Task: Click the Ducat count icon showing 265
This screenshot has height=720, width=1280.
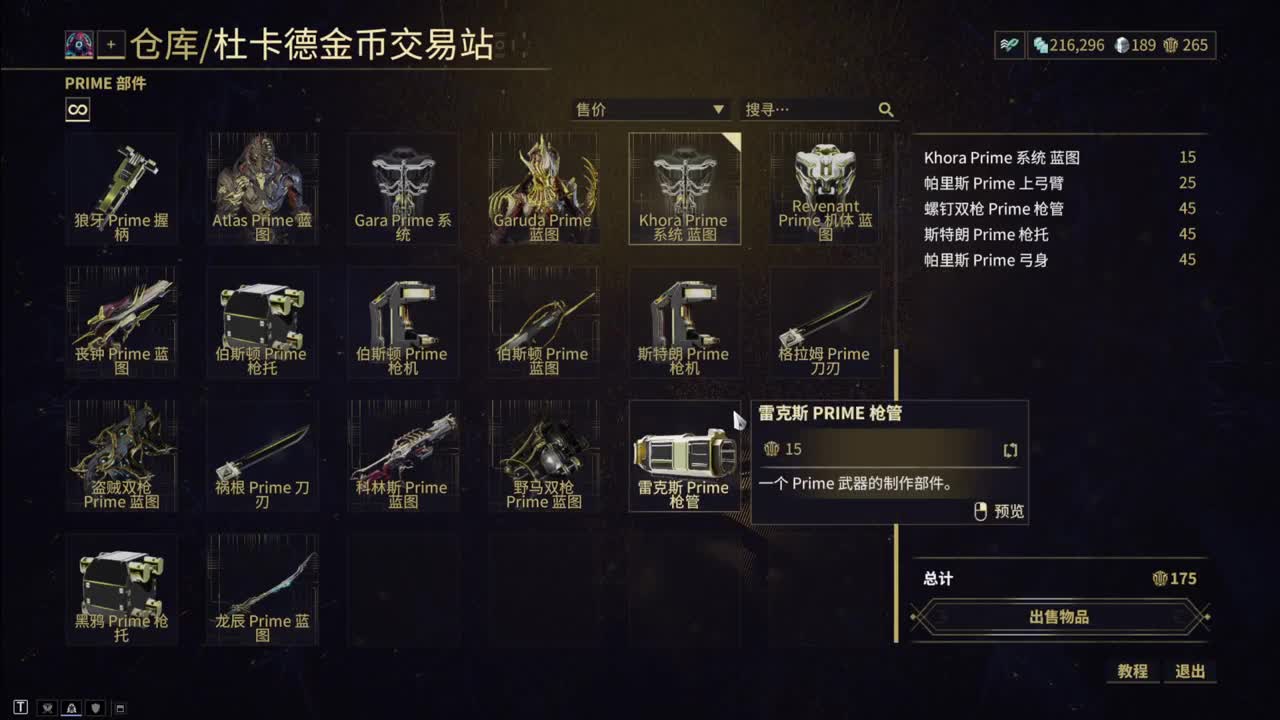Action: coord(1172,46)
